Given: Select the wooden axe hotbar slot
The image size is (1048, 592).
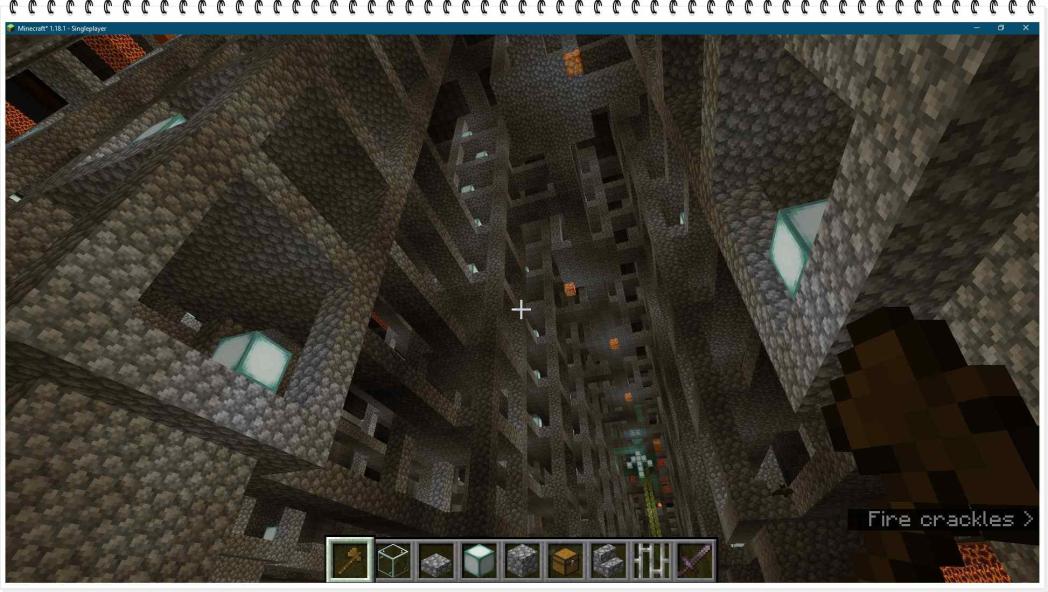Looking at the screenshot, I should [x=350, y=560].
